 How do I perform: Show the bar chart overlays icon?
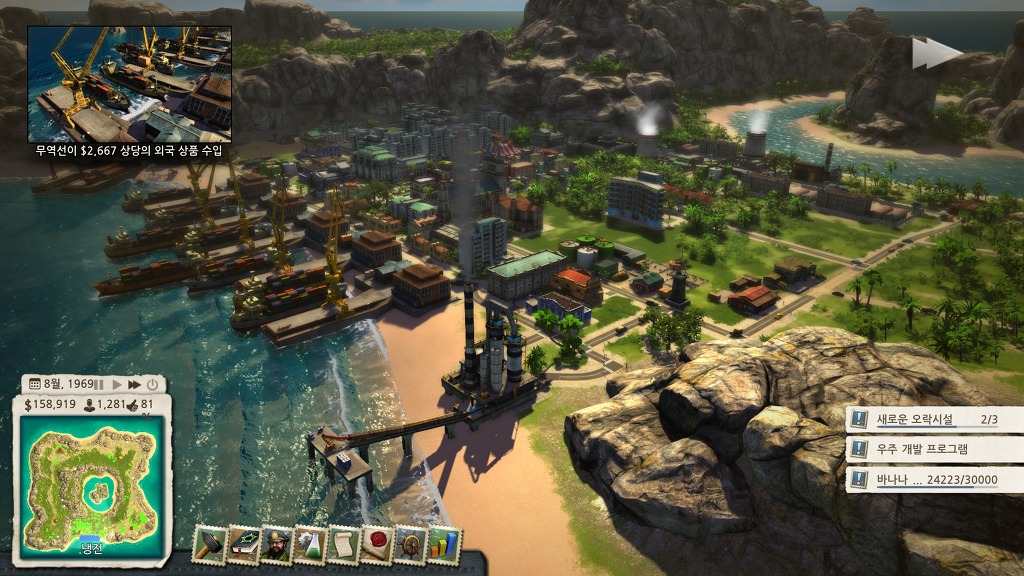(x=444, y=543)
